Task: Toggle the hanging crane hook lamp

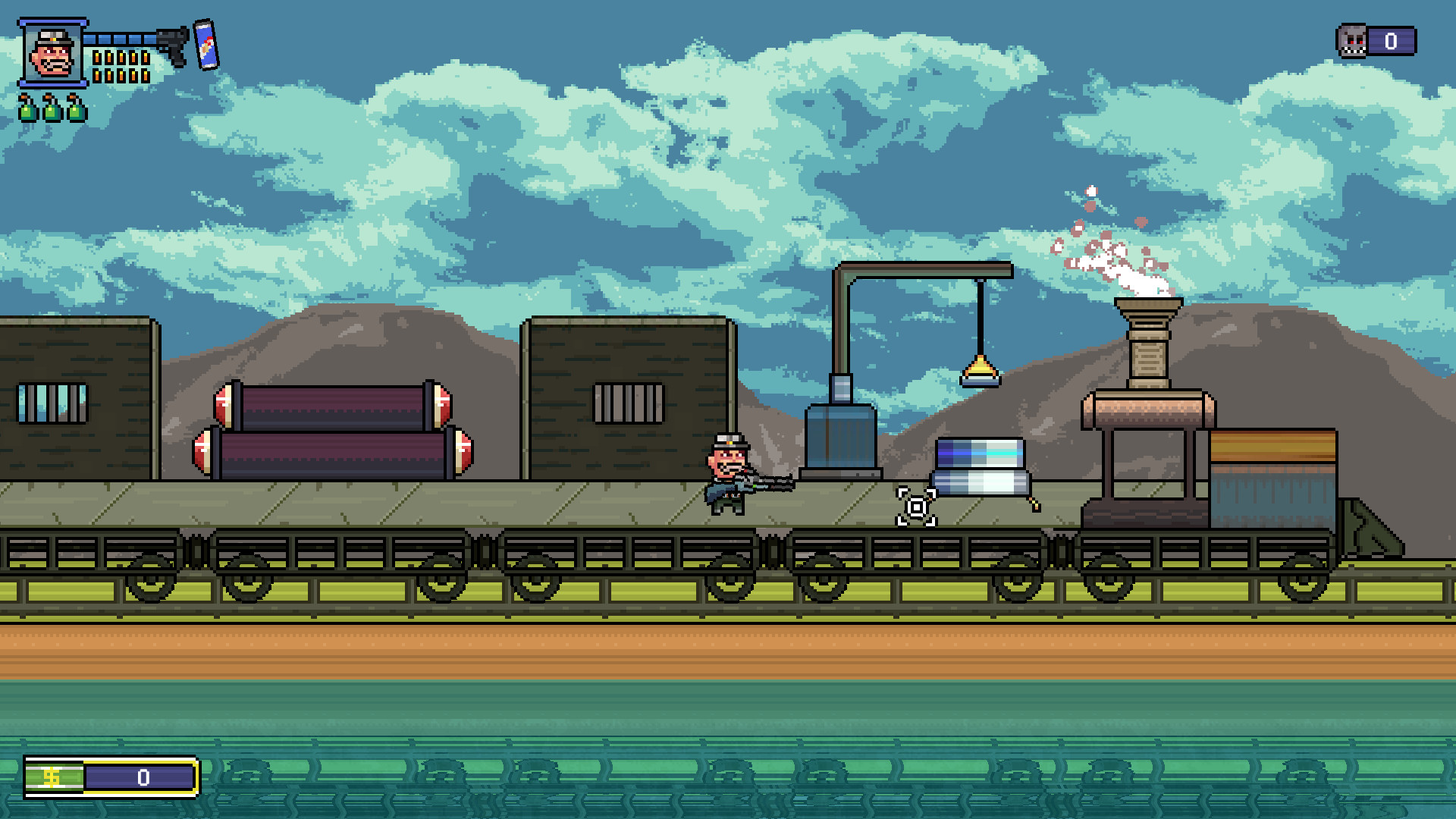Action: click(980, 373)
